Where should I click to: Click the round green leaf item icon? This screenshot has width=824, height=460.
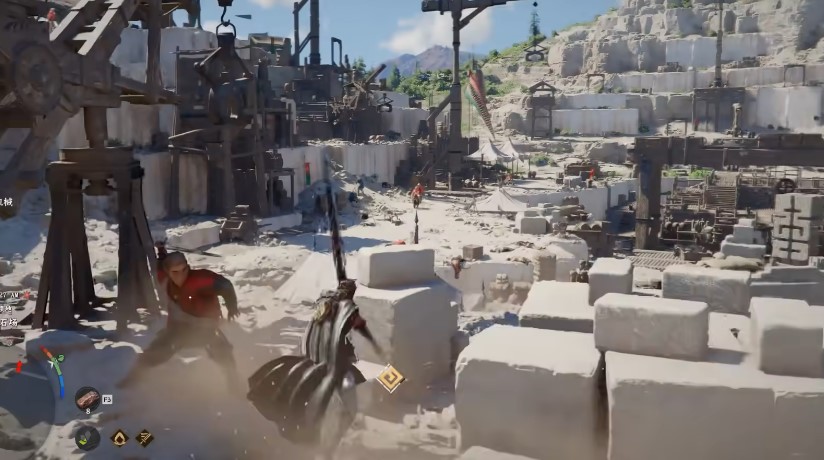87,437
